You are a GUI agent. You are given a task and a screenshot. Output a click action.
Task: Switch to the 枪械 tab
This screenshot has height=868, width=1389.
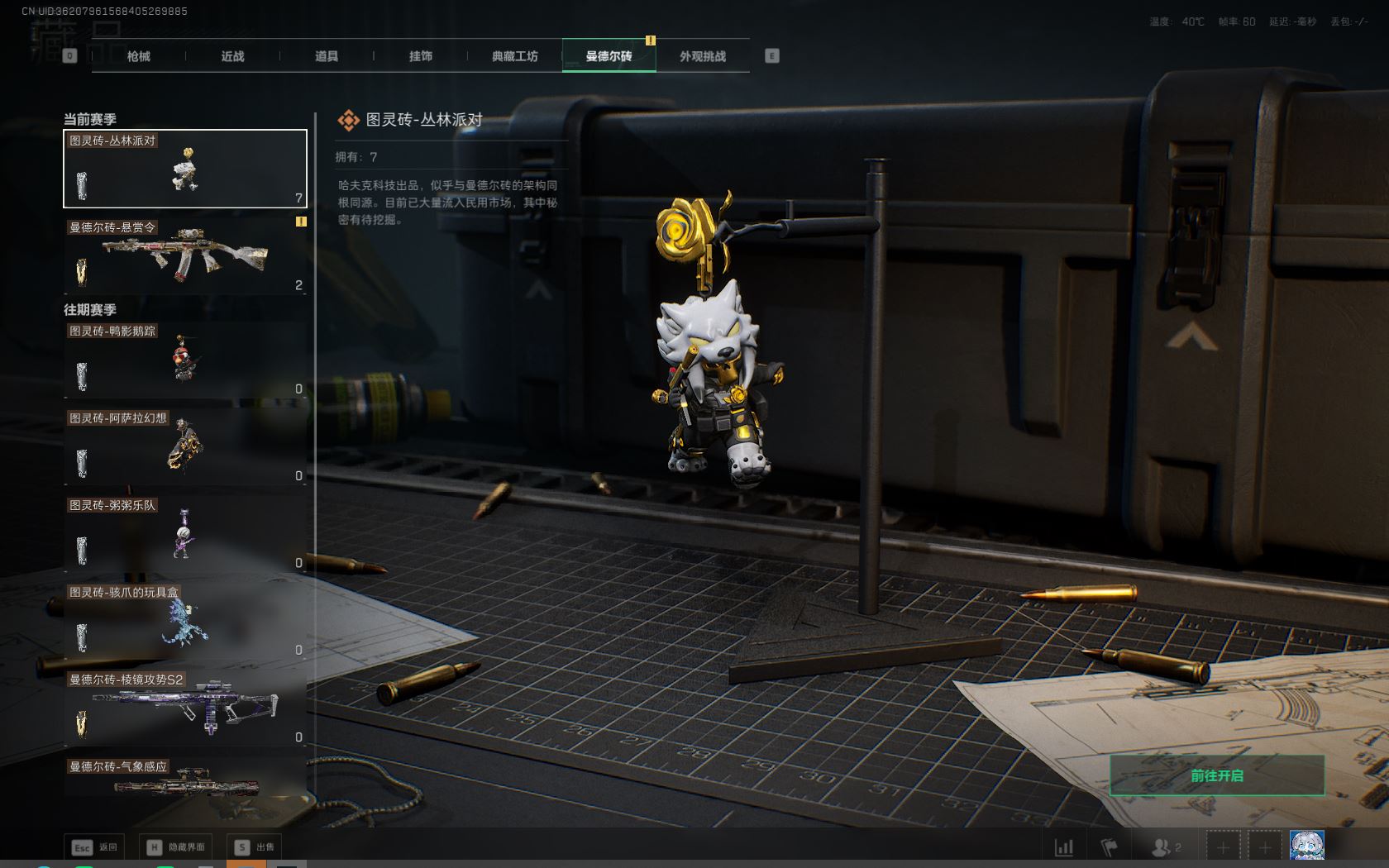pyautogui.click(x=138, y=56)
